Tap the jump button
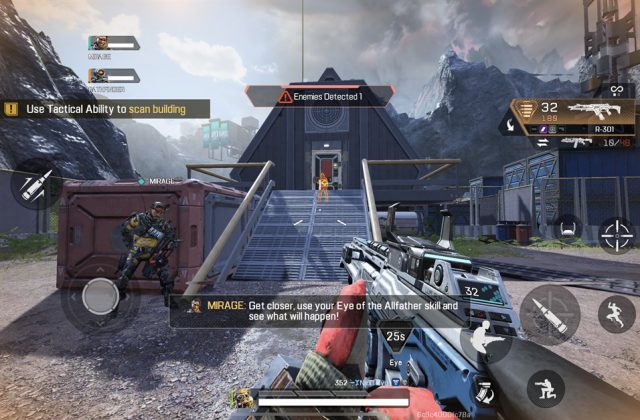The width and height of the screenshot is (640, 420). [616, 314]
